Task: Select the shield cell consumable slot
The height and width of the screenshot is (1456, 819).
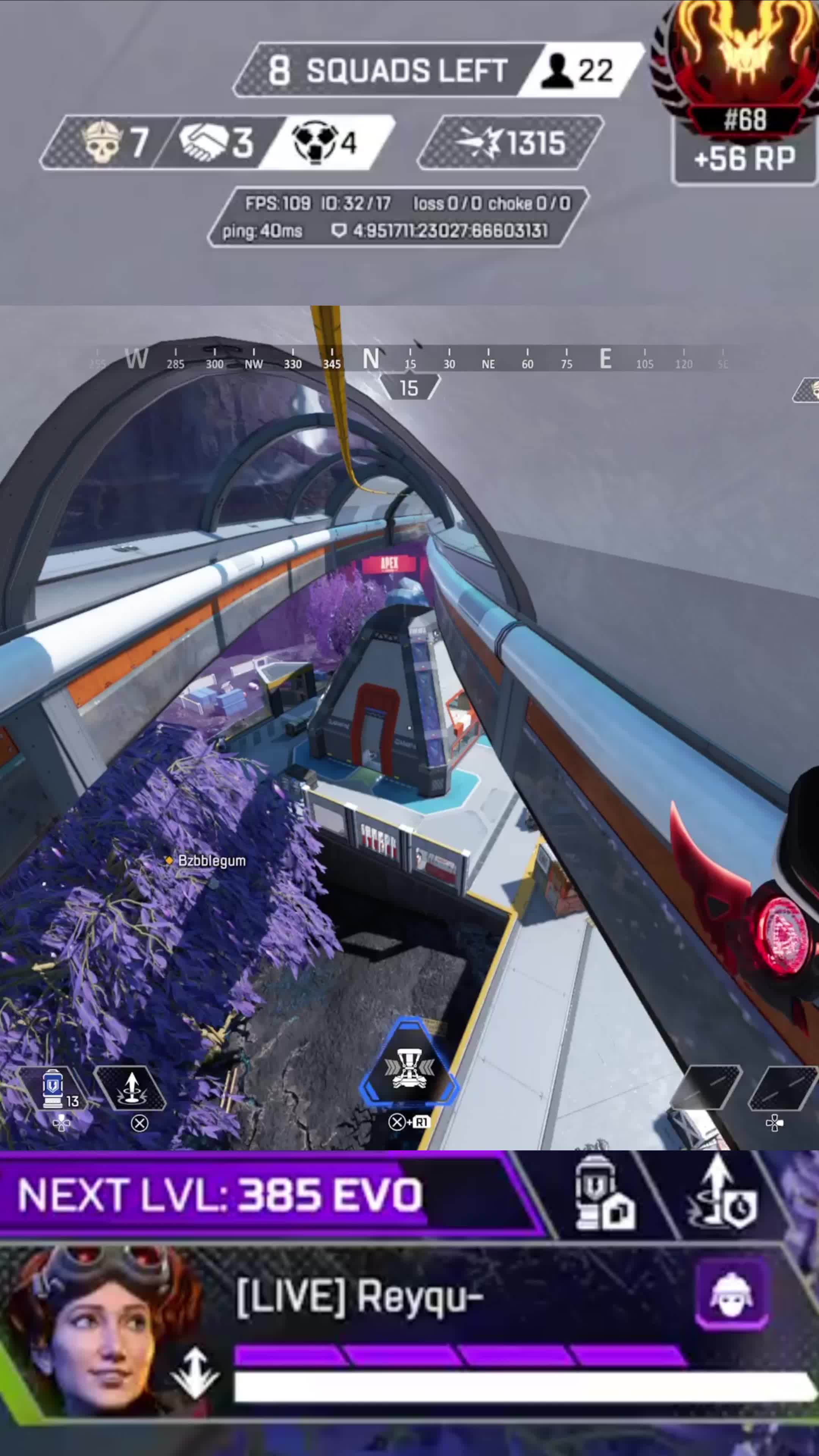Action: (x=54, y=1088)
